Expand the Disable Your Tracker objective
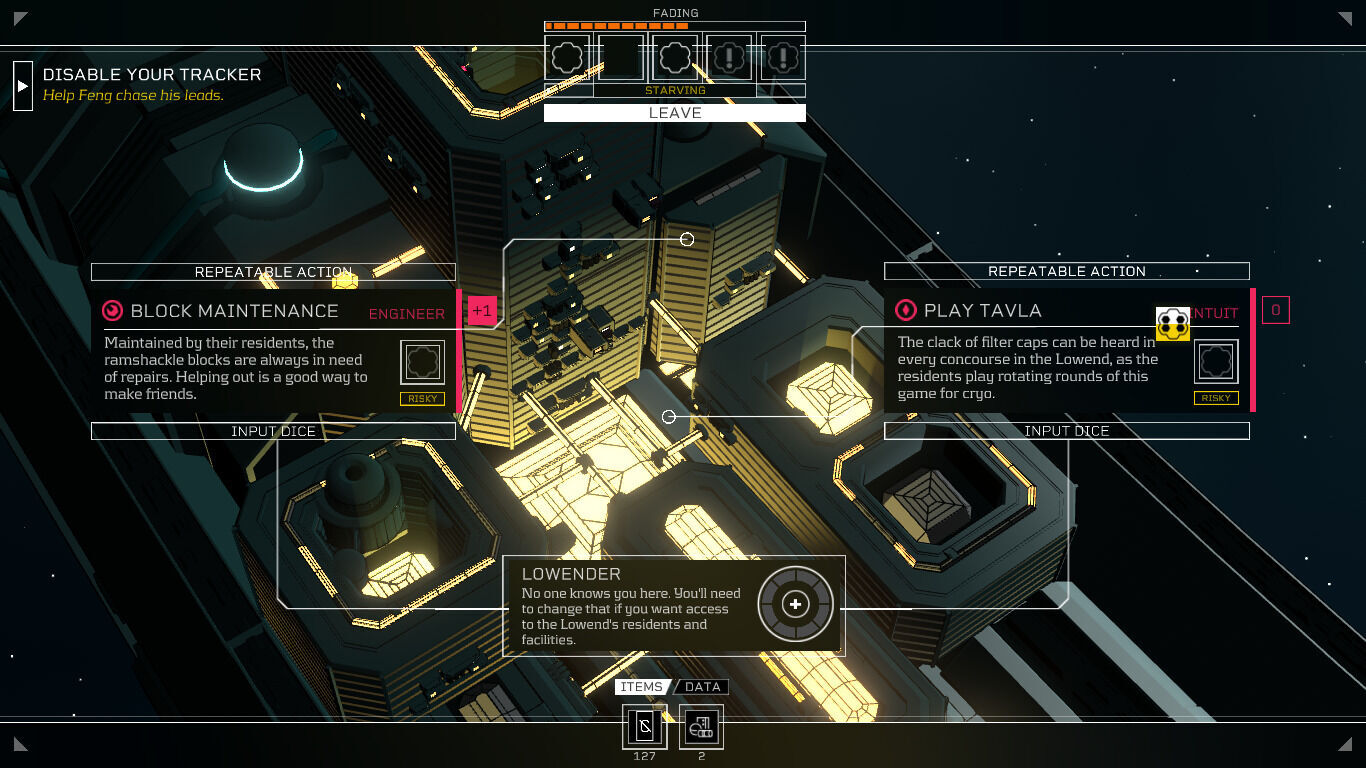 [x=22, y=86]
